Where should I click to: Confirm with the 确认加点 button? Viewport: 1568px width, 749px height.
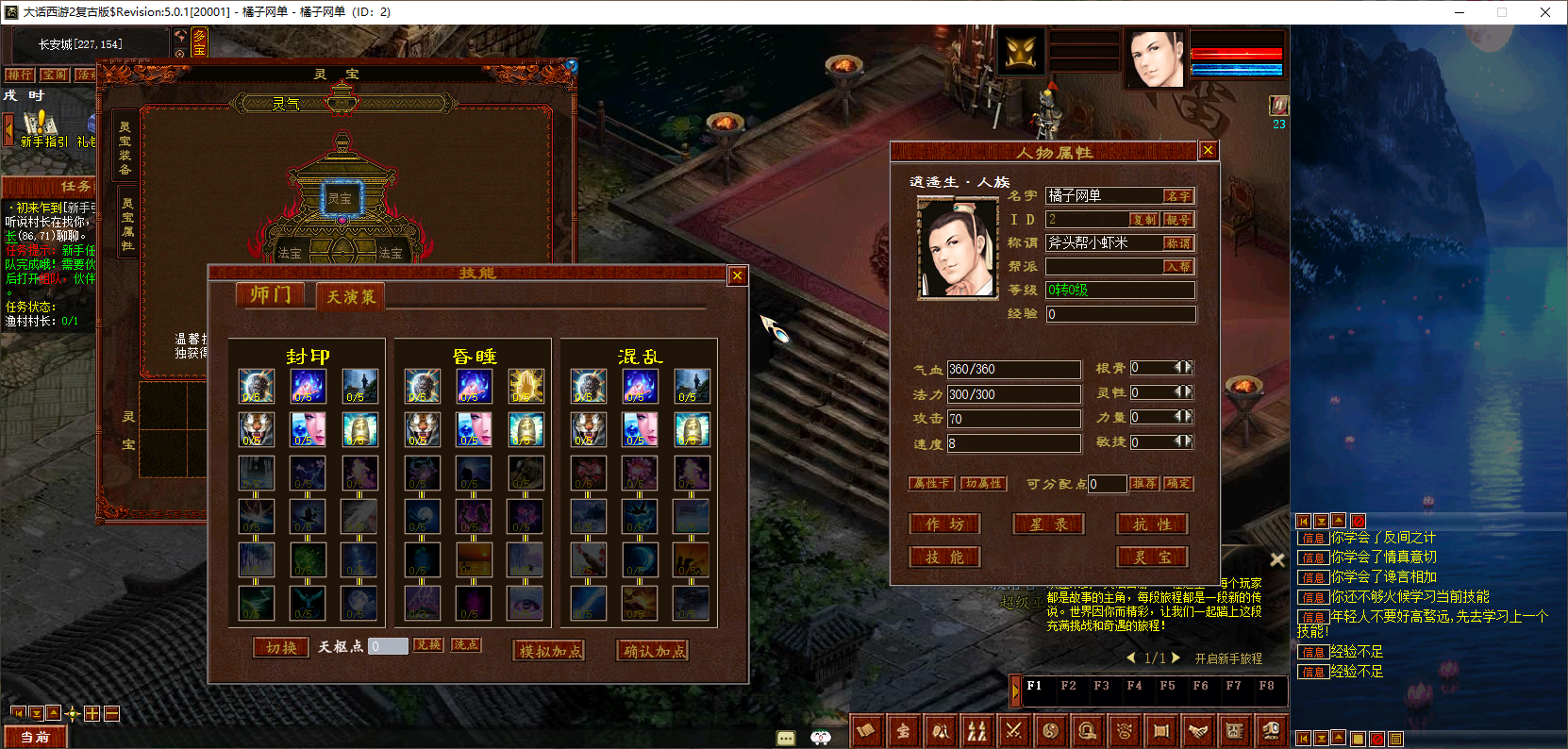pyautogui.click(x=653, y=651)
